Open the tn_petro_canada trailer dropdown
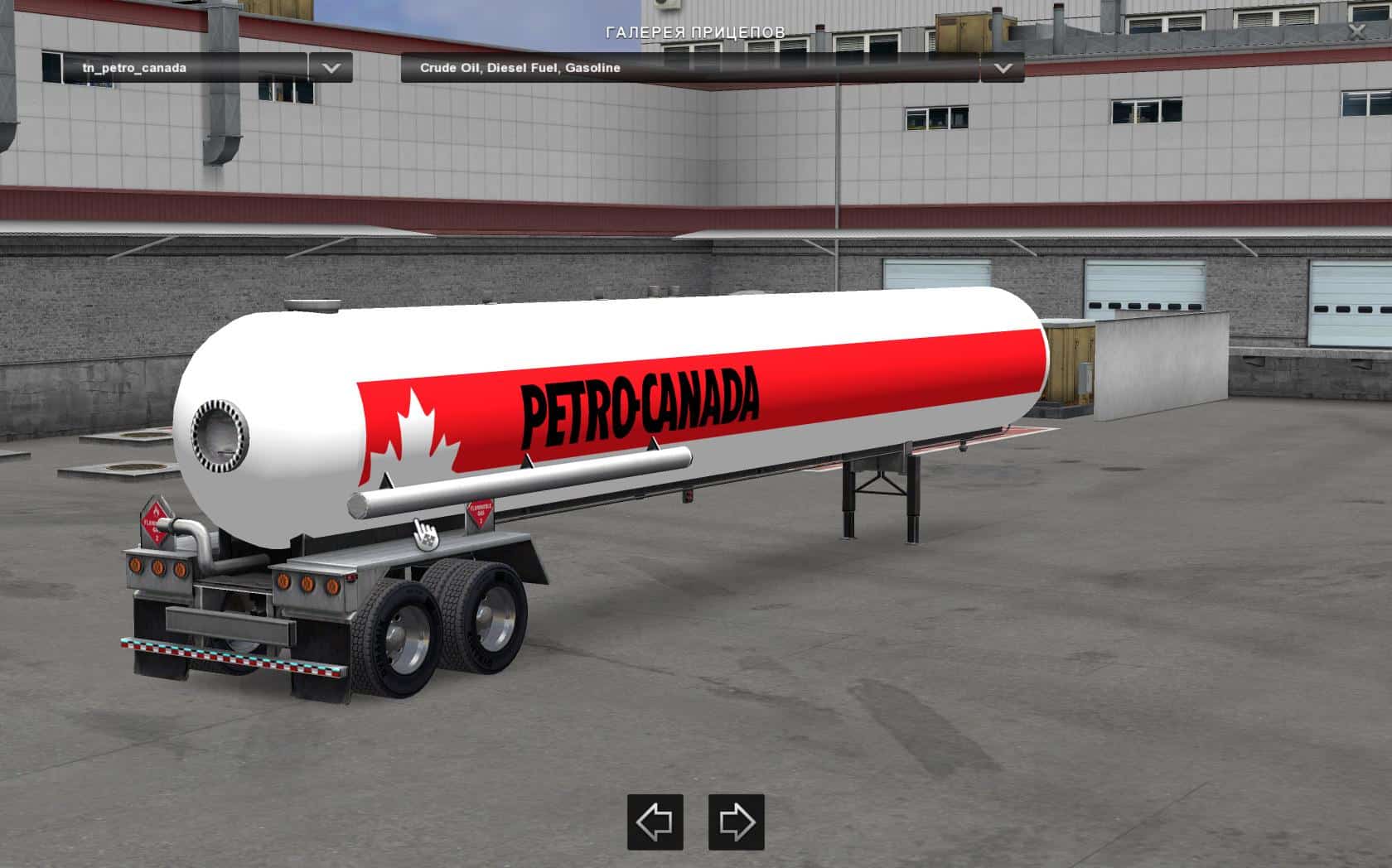Screen dimensions: 1392x868 331,68
